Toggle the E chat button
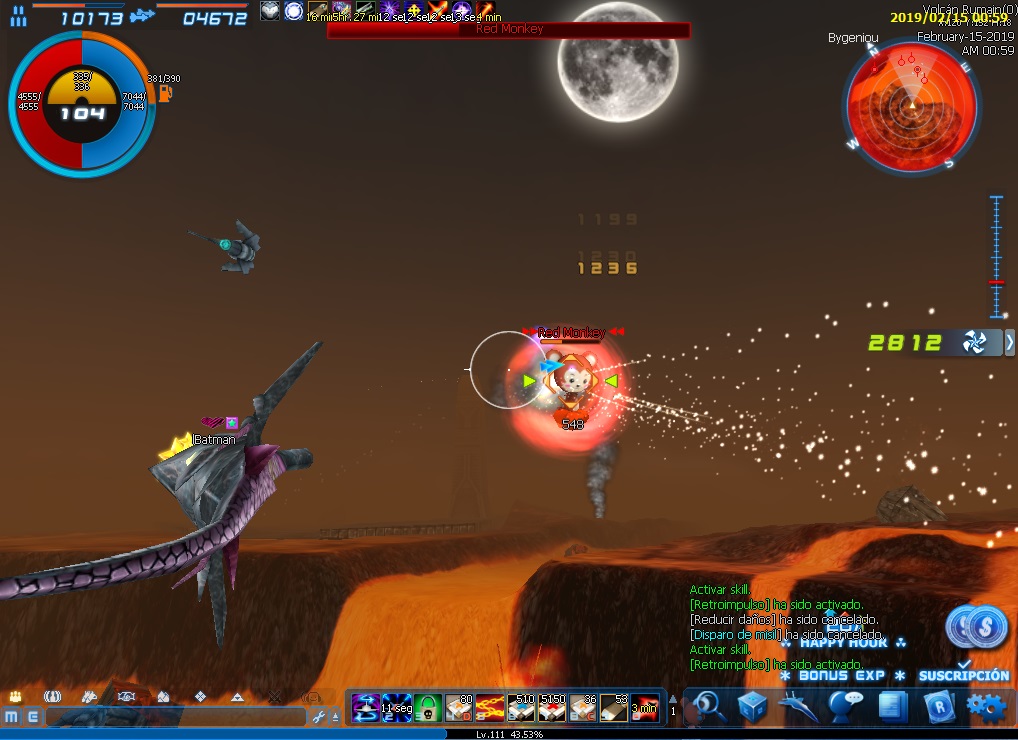The height and width of the screenshot is (740, 1018). [33, 717]
